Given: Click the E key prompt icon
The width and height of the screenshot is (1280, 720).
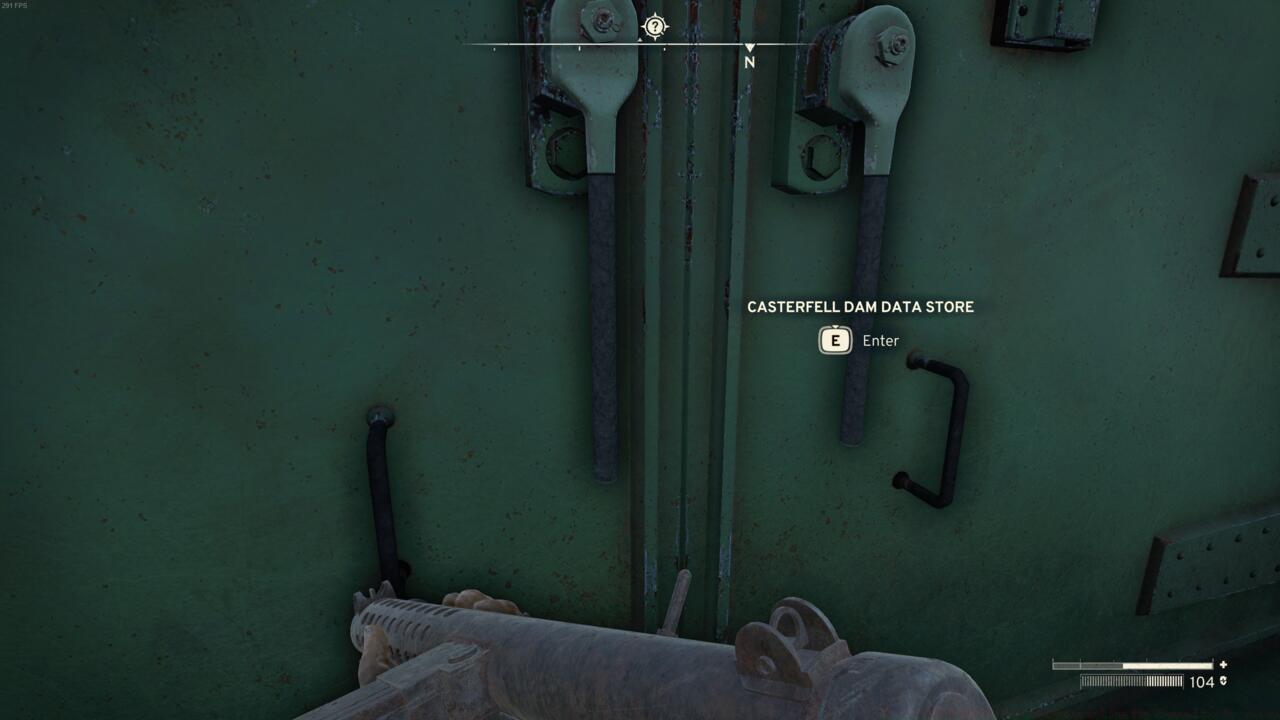Looking at the screenshot, I should (x=834, y=341).
